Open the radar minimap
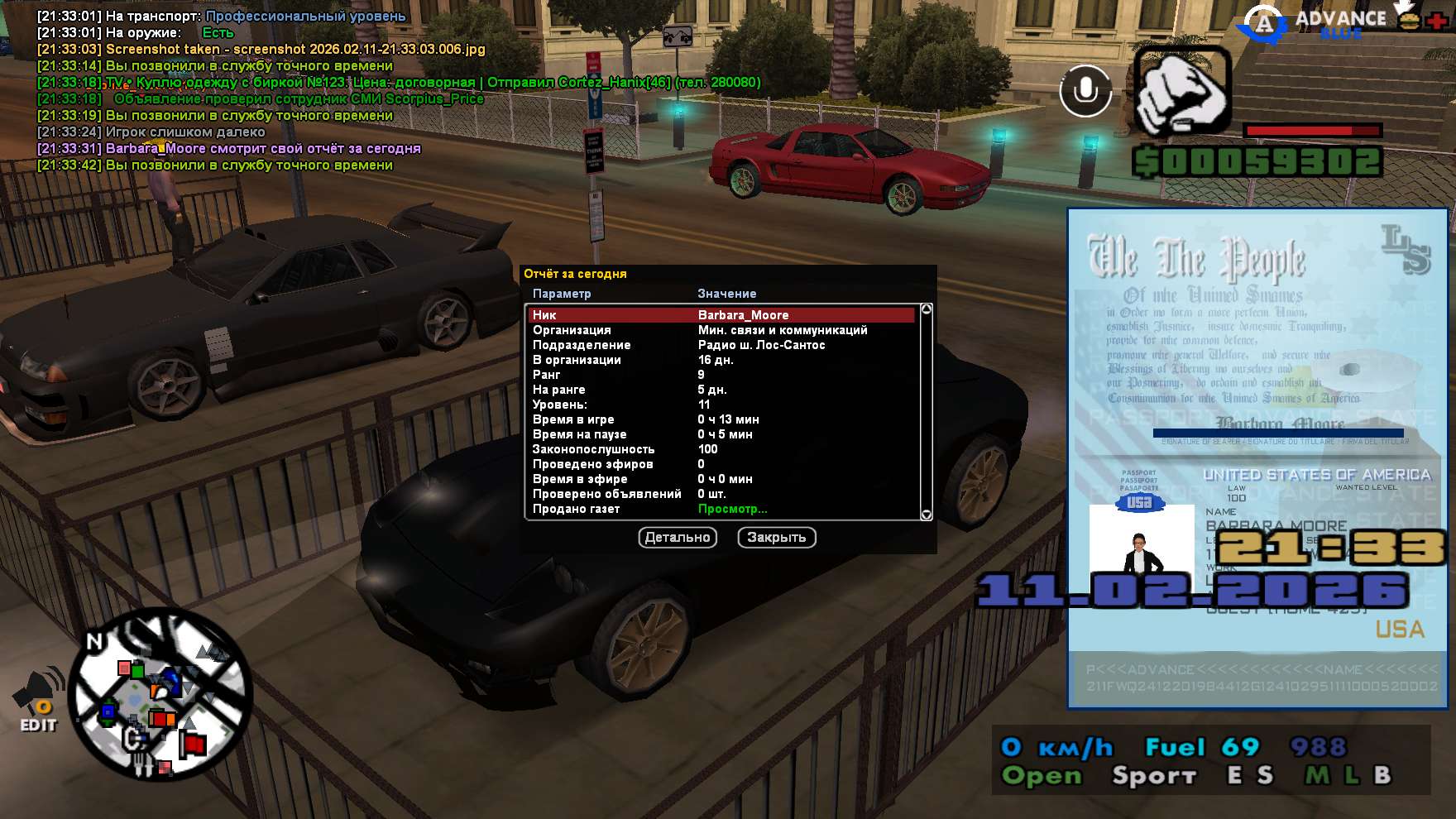 [x=160, y=695]
